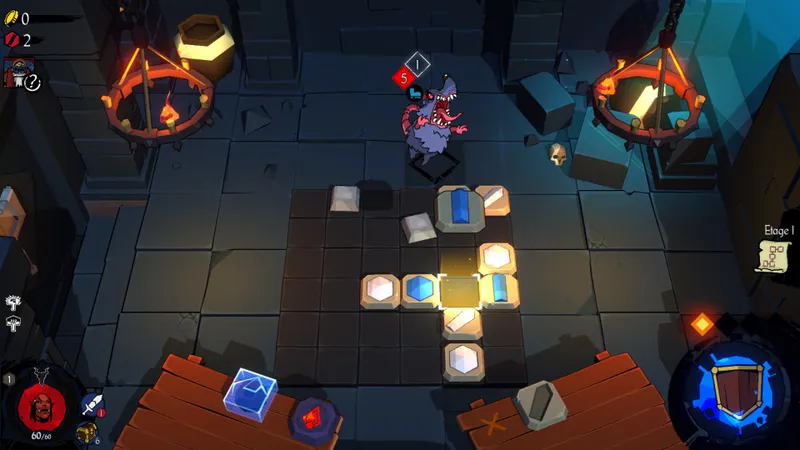Open the treasure chest inventory icon
Viewport: 800px width, 450px height.
point(85,433)
